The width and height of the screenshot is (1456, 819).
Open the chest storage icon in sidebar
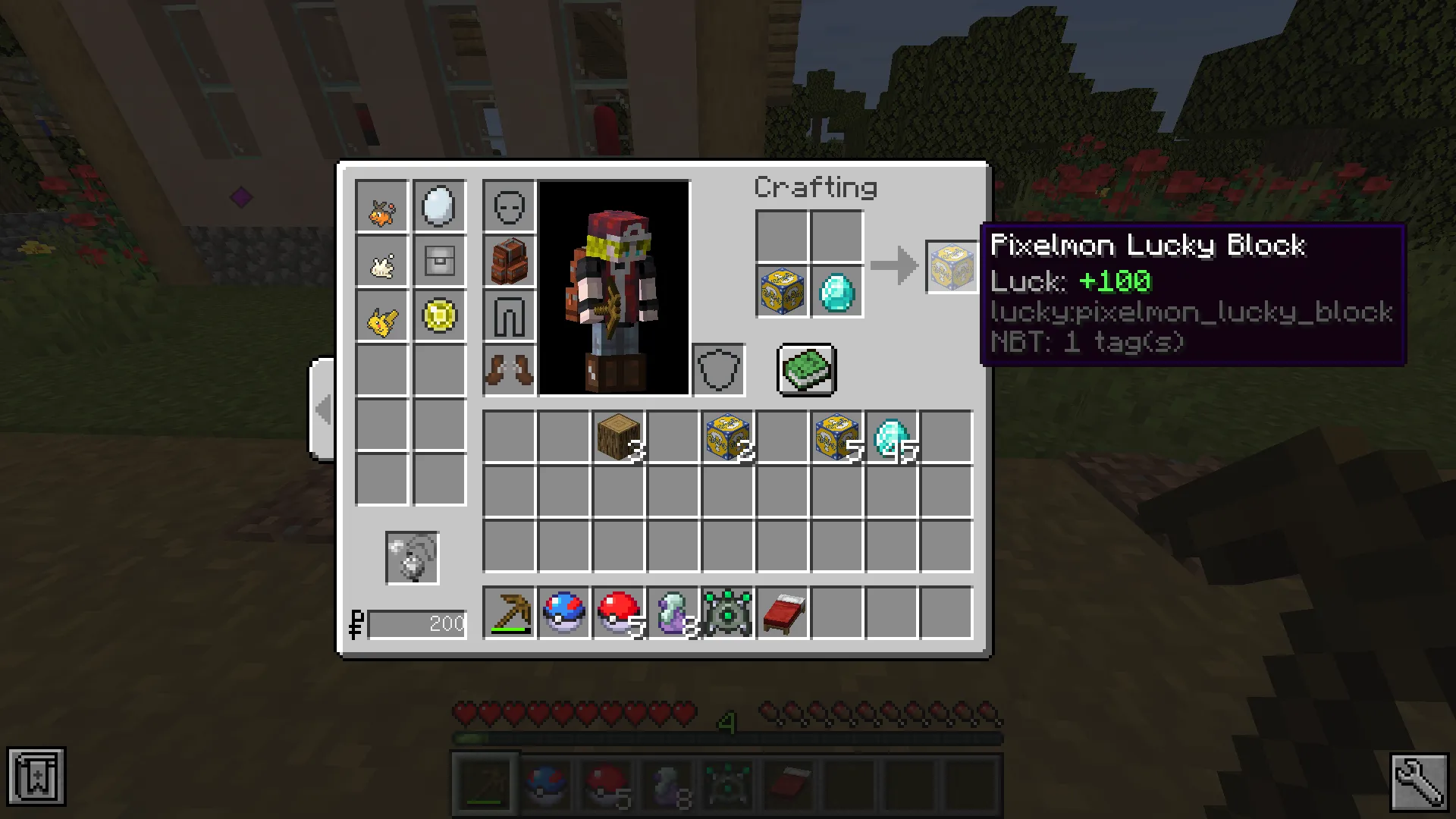coord(439,260)
